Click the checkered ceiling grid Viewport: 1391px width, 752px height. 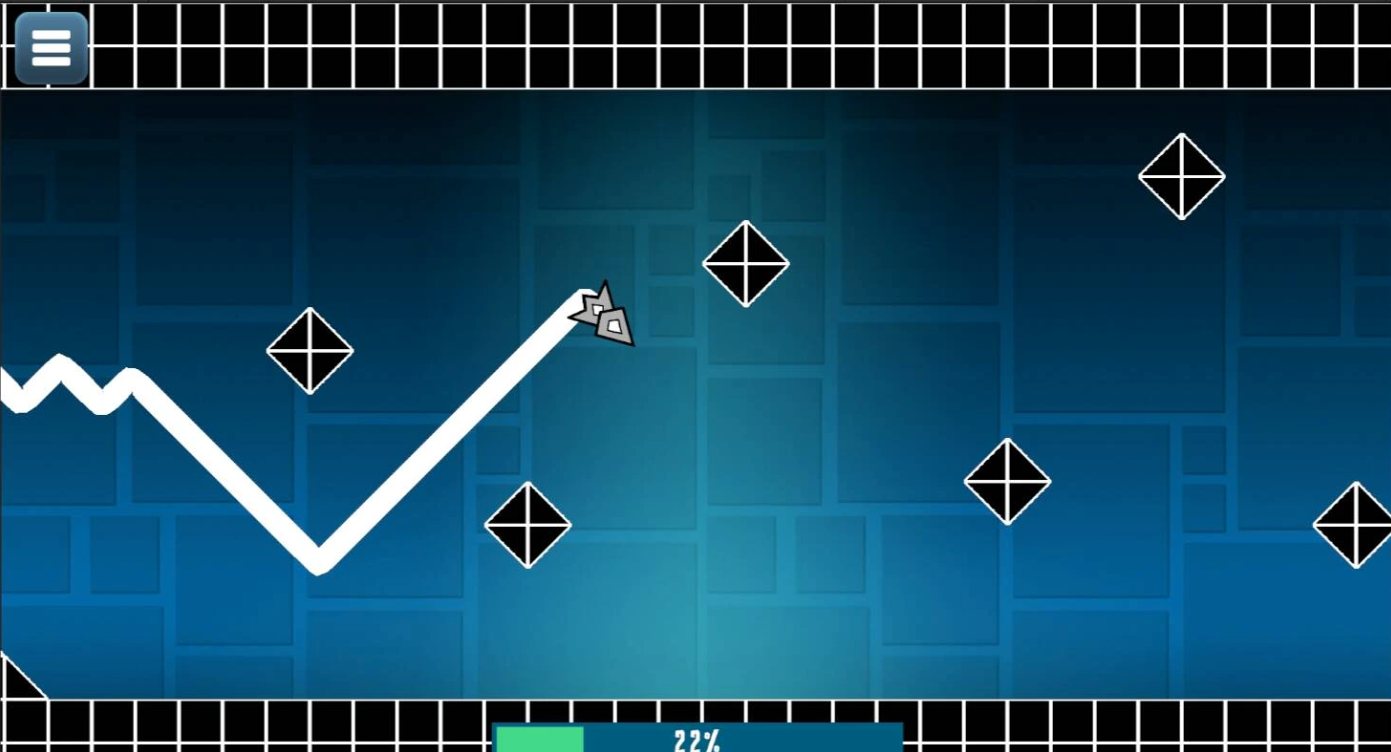click(700, 45)
